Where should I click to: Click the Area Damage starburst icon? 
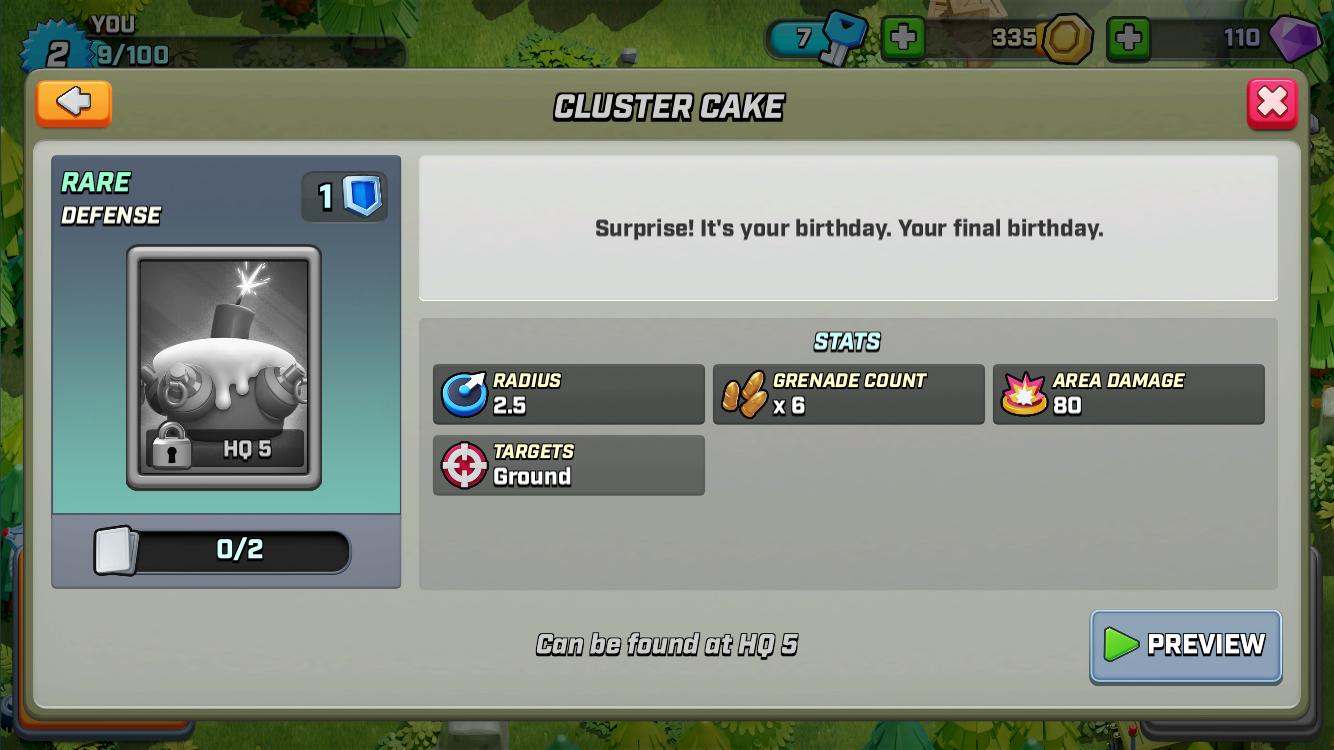pos(1021,394)
